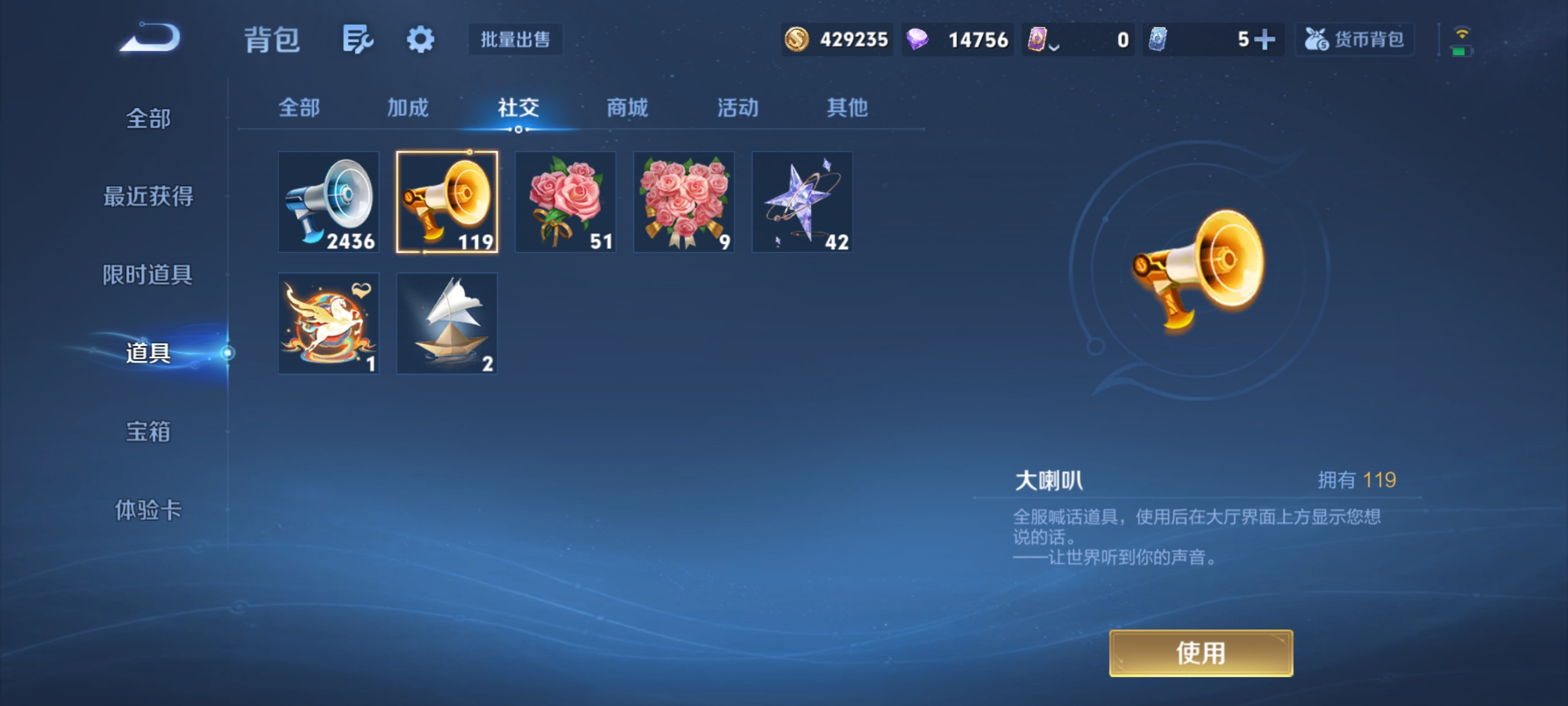Open the backpack settings gear
The width and height of the screenshot is (1568, 706).
pyautogui.click(x=421, y=38)
